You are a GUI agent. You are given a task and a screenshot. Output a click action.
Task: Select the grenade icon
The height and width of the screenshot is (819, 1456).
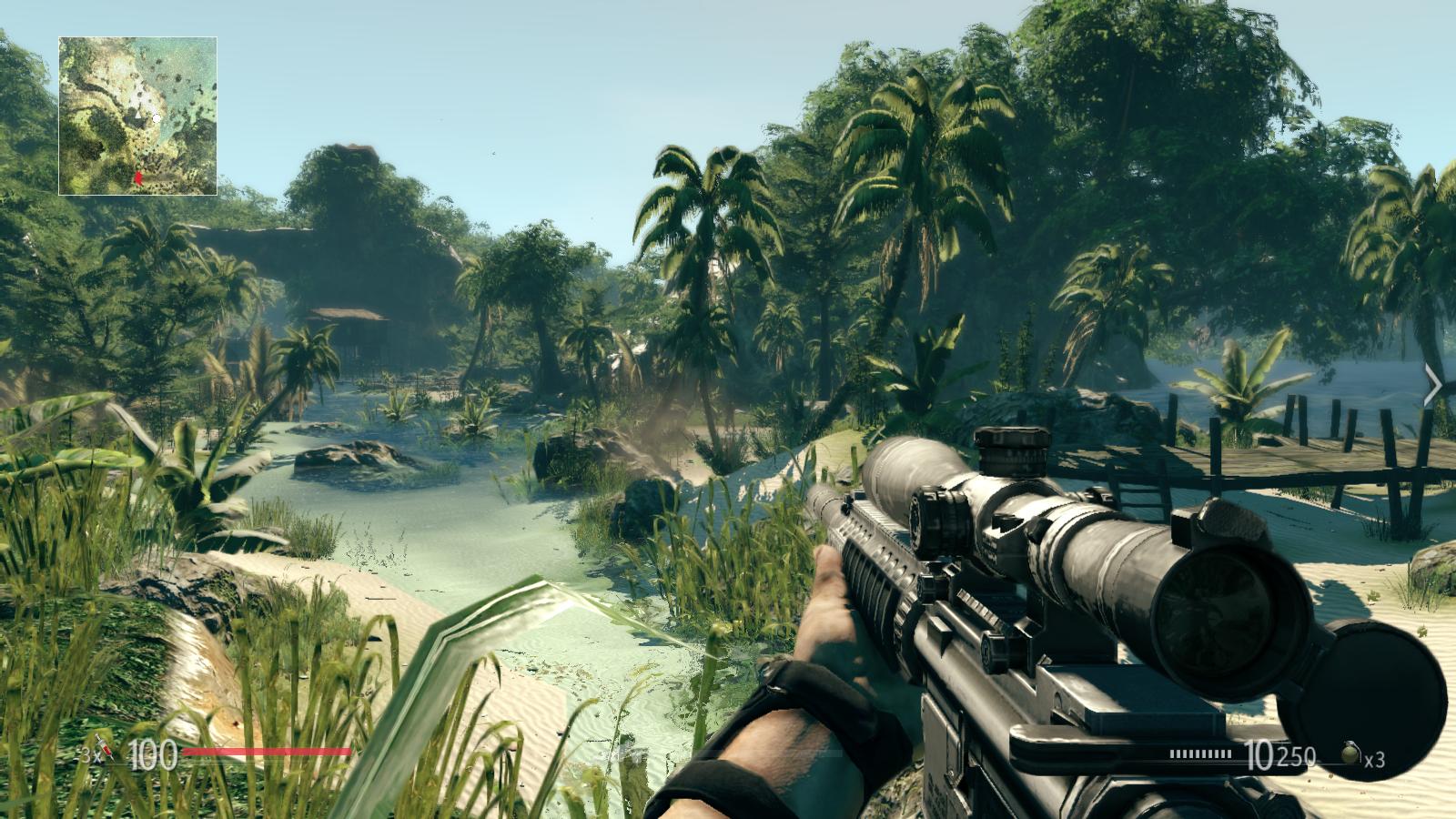[x=1350, y=753]
